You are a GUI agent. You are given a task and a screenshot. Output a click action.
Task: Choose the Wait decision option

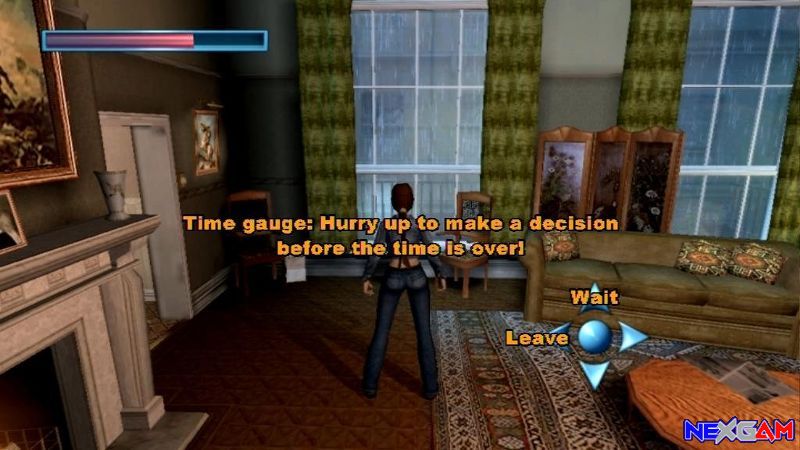click(594, 297)
